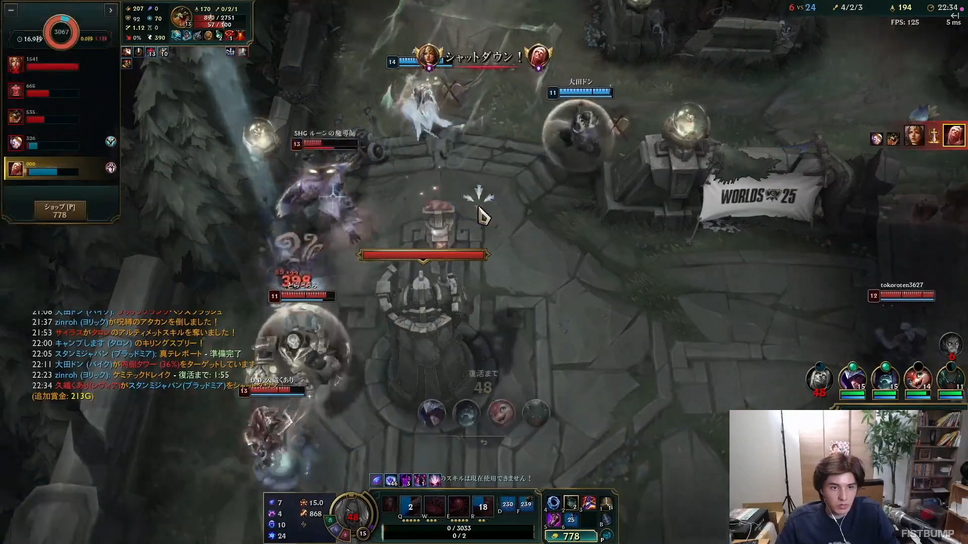Minimize the death recap panel
968x544 pixels.
(11, 10)
